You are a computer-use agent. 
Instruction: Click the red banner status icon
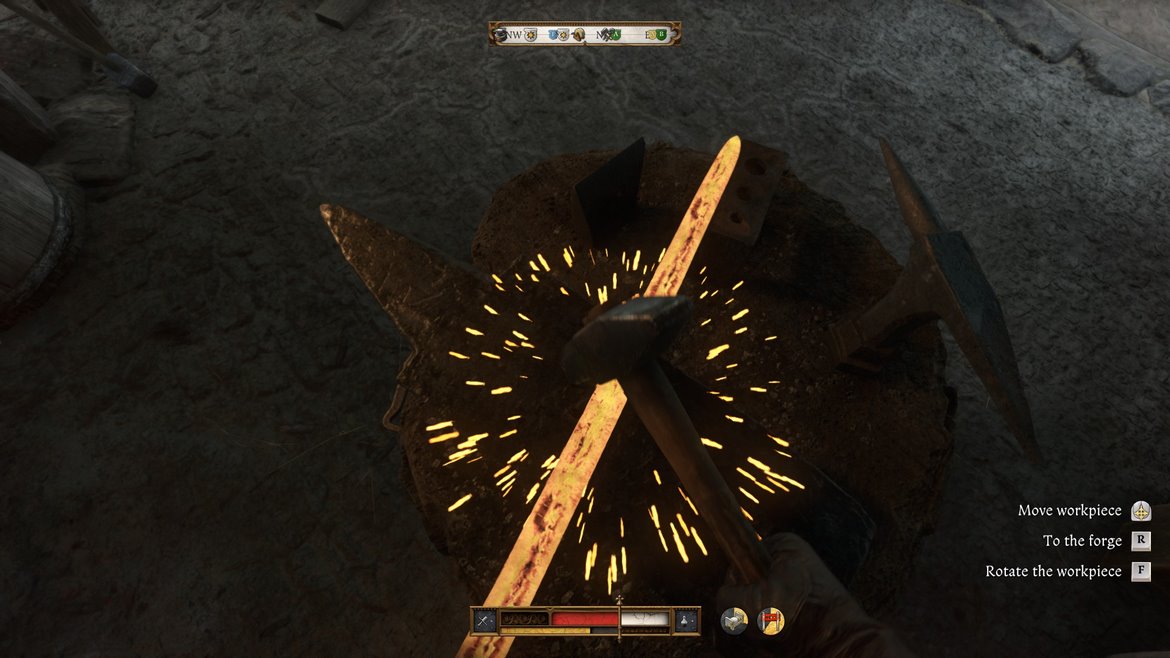(770, 621)
